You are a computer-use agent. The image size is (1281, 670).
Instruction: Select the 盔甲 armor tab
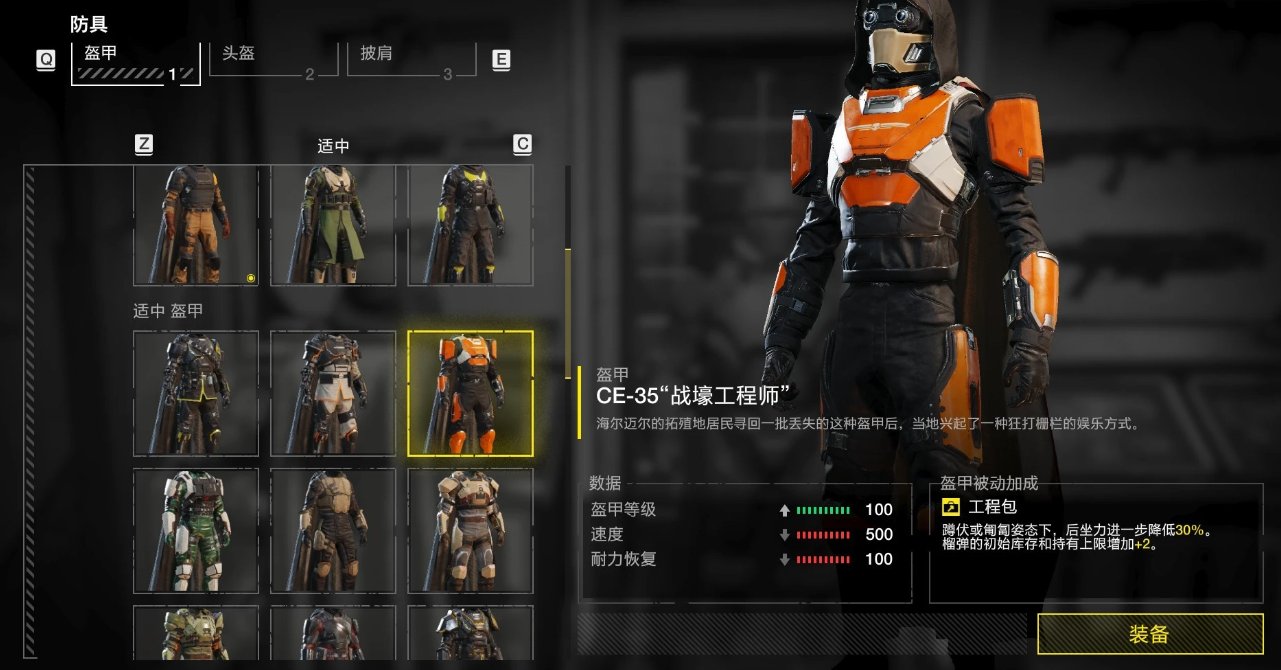point(135,61)
